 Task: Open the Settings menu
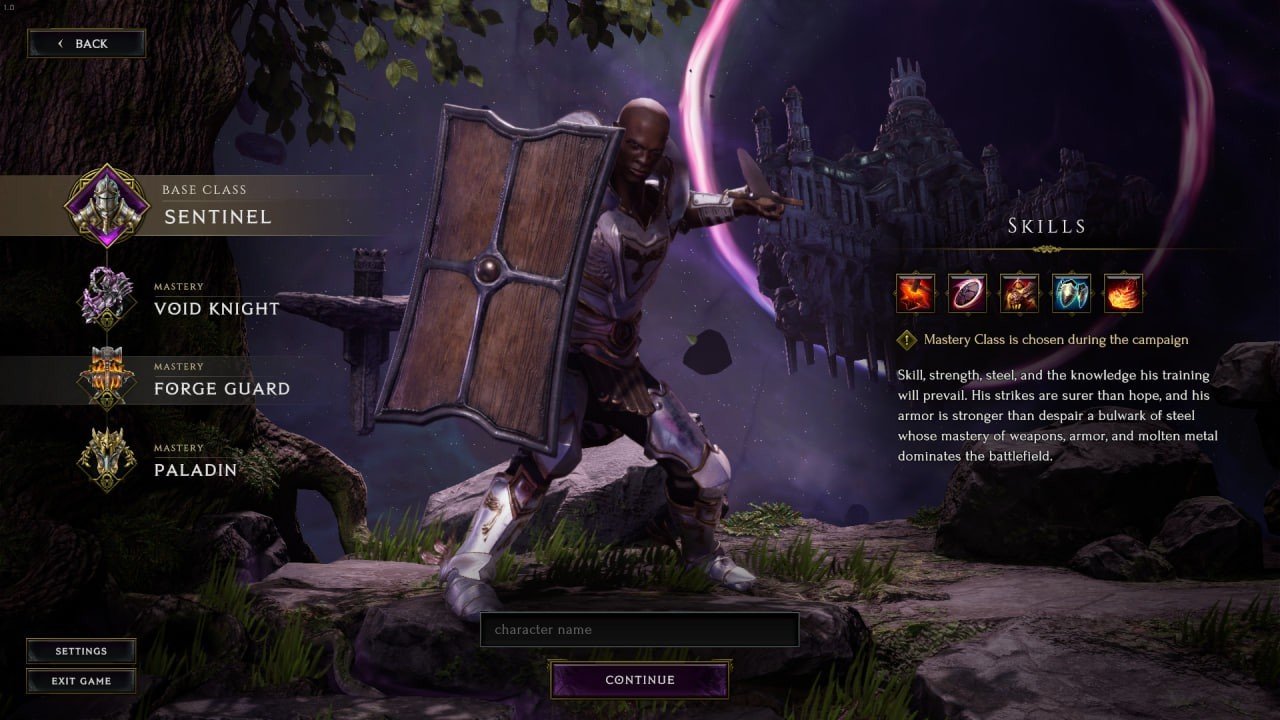pos(81,651)
